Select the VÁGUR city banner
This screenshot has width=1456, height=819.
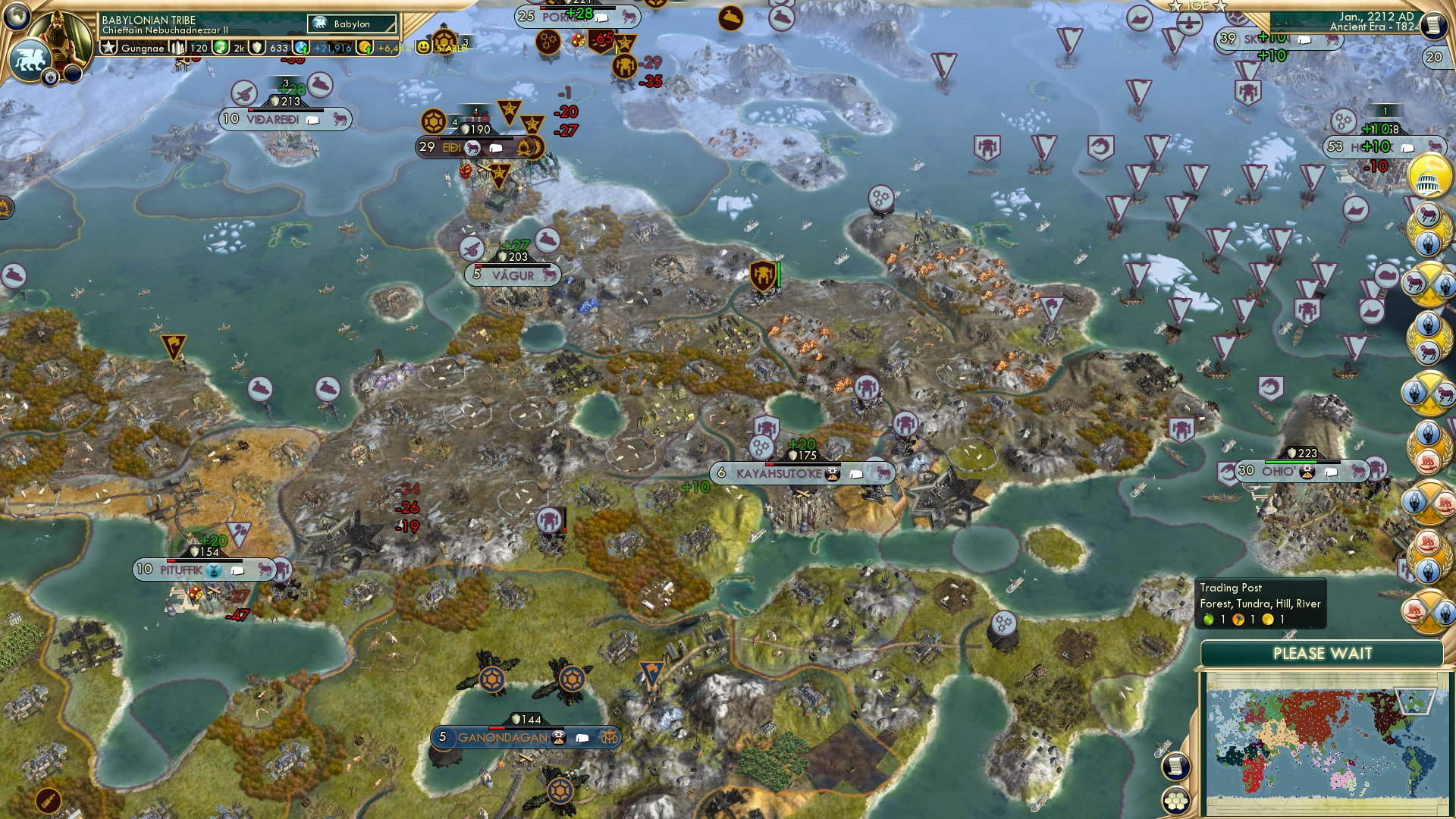tap(513, 276)
